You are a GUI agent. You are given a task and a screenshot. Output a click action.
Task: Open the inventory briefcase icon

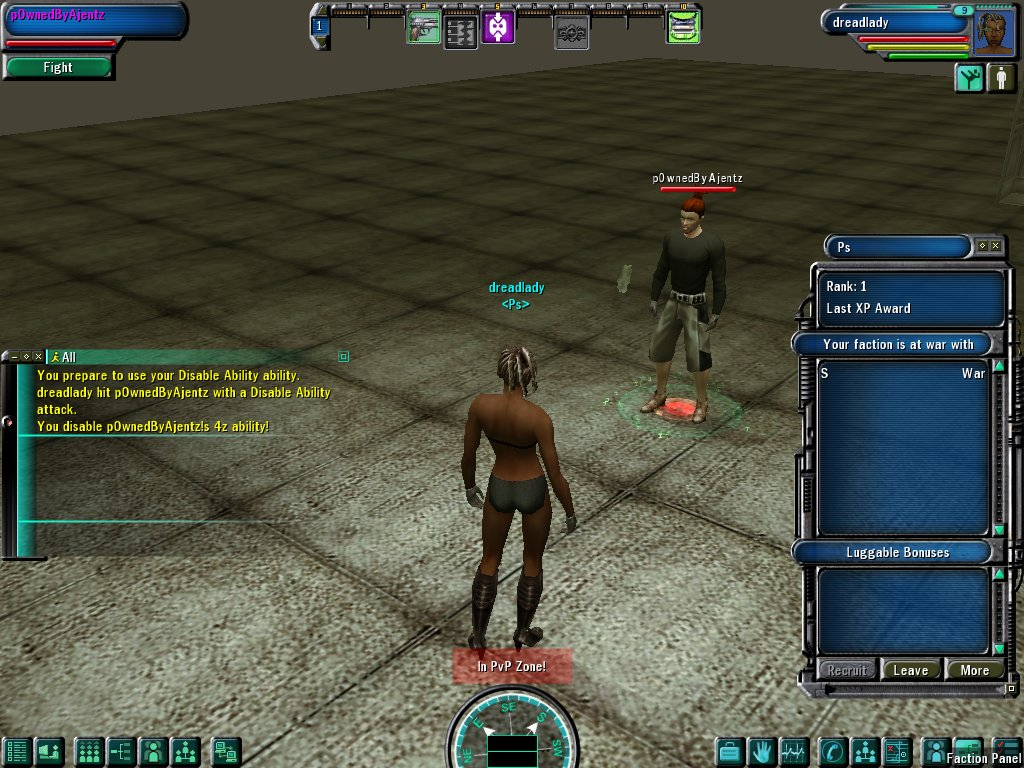[x=730, y=751]
